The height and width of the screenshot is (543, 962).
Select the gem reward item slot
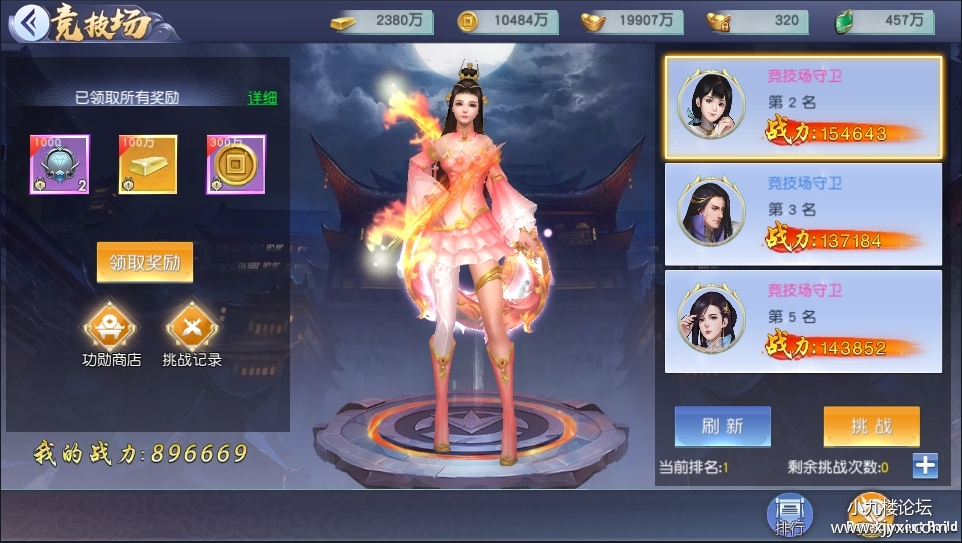(x=59, y=164)
